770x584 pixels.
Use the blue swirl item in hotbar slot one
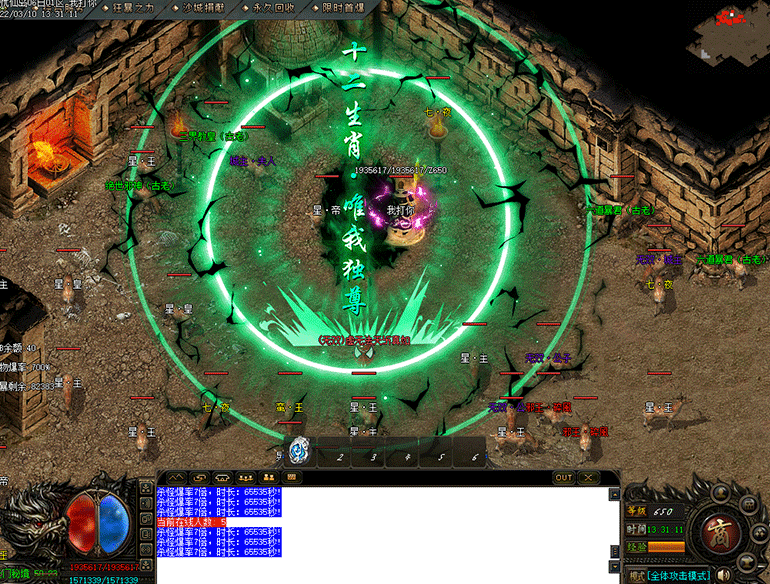[x=299, y=453]
